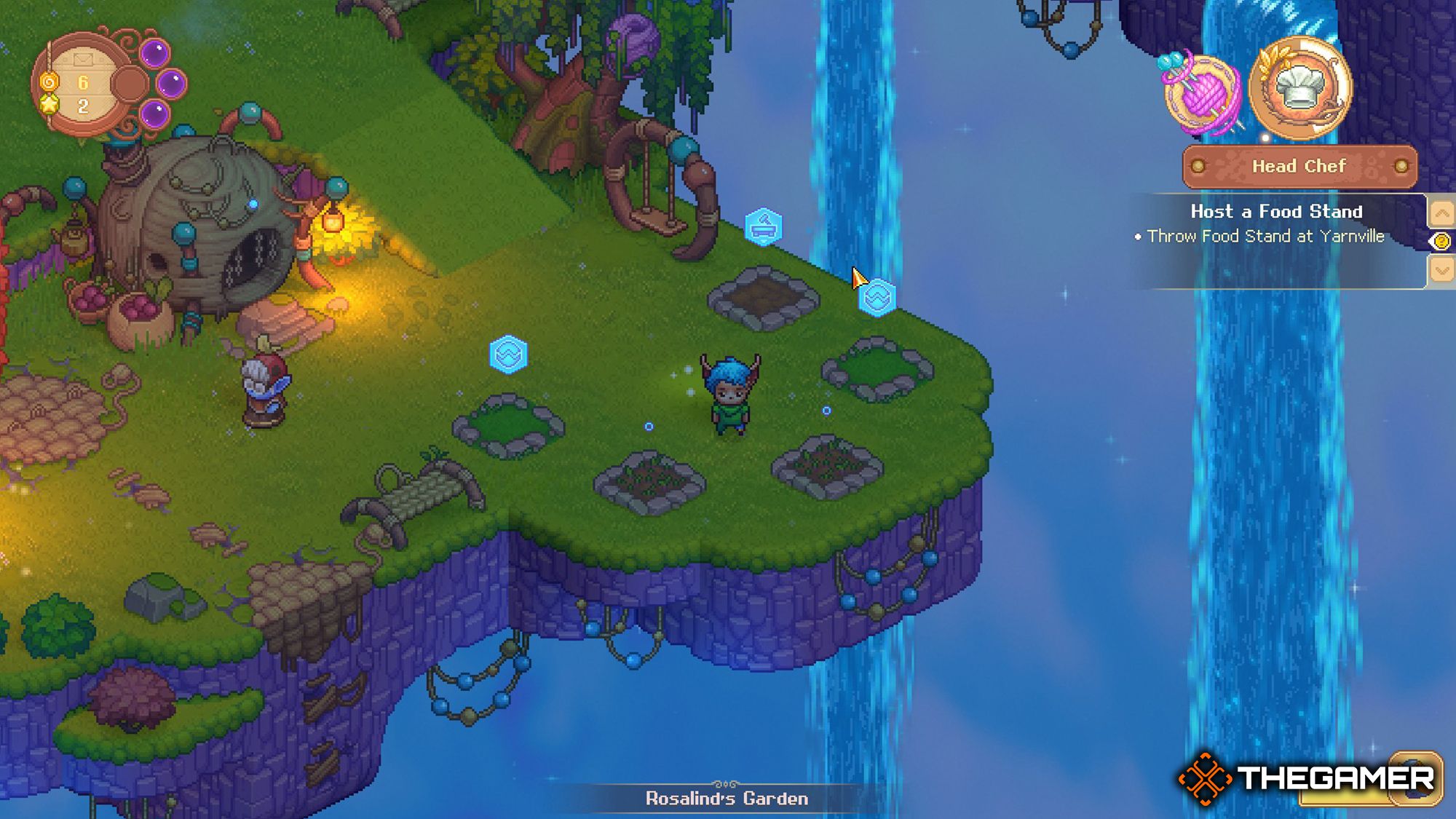Click the envelope mail icon on the HUD
The image size is (1456, 819).
83,60
